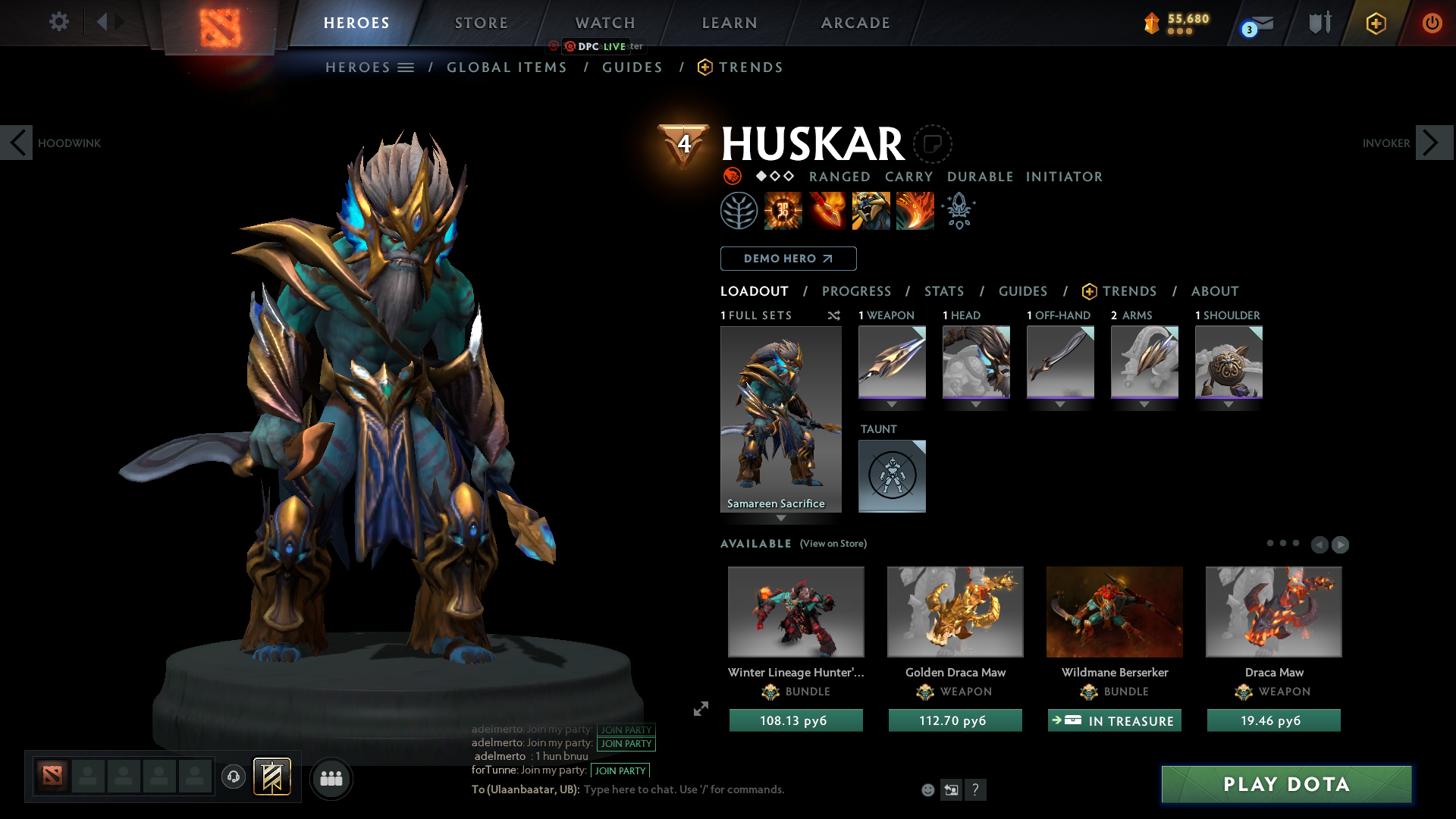Open the hamburger menu next to HEROES

click(406, 67)
